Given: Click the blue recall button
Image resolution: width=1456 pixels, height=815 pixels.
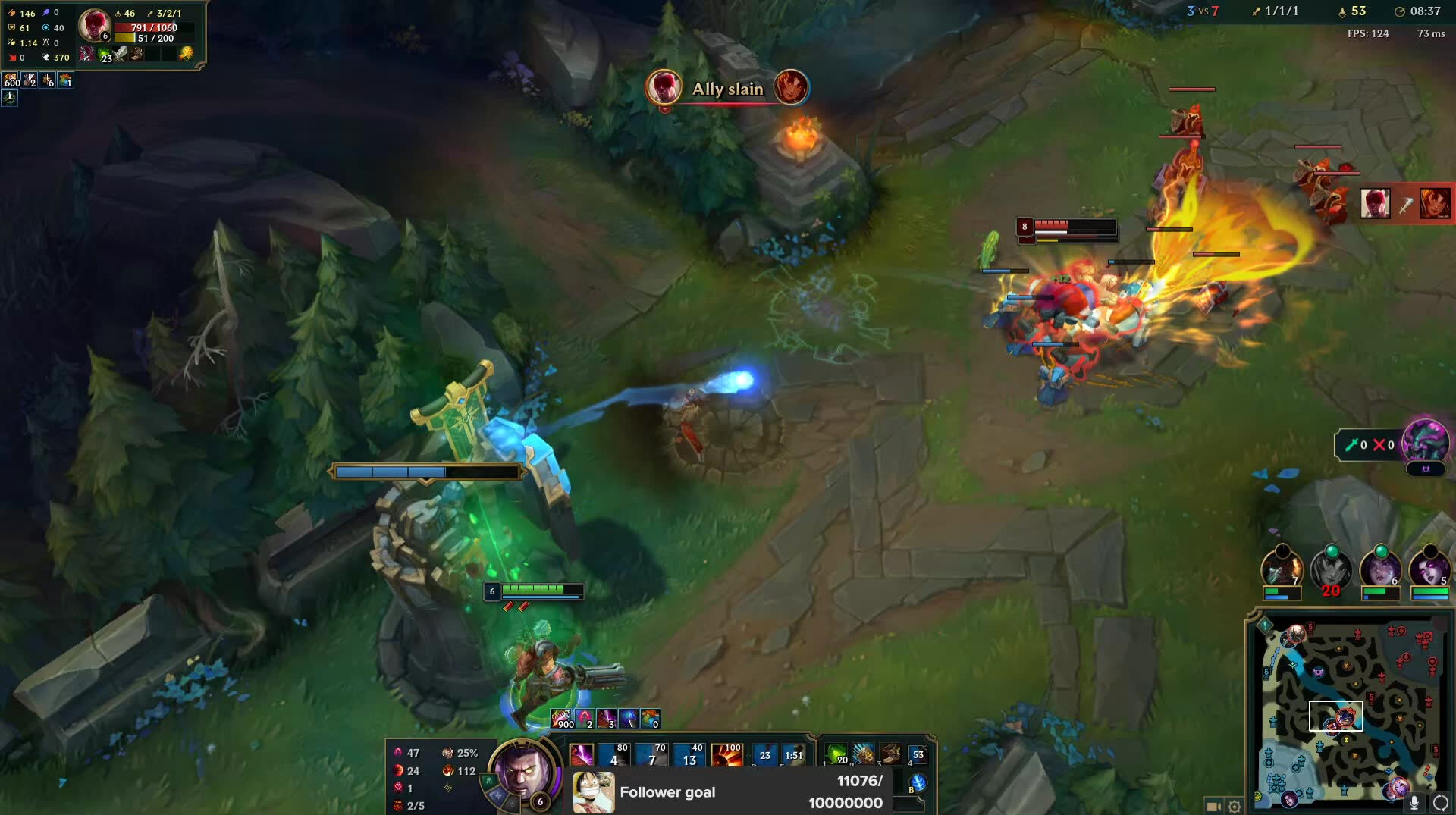Looking at the screenshot, I should pos(917,782).
